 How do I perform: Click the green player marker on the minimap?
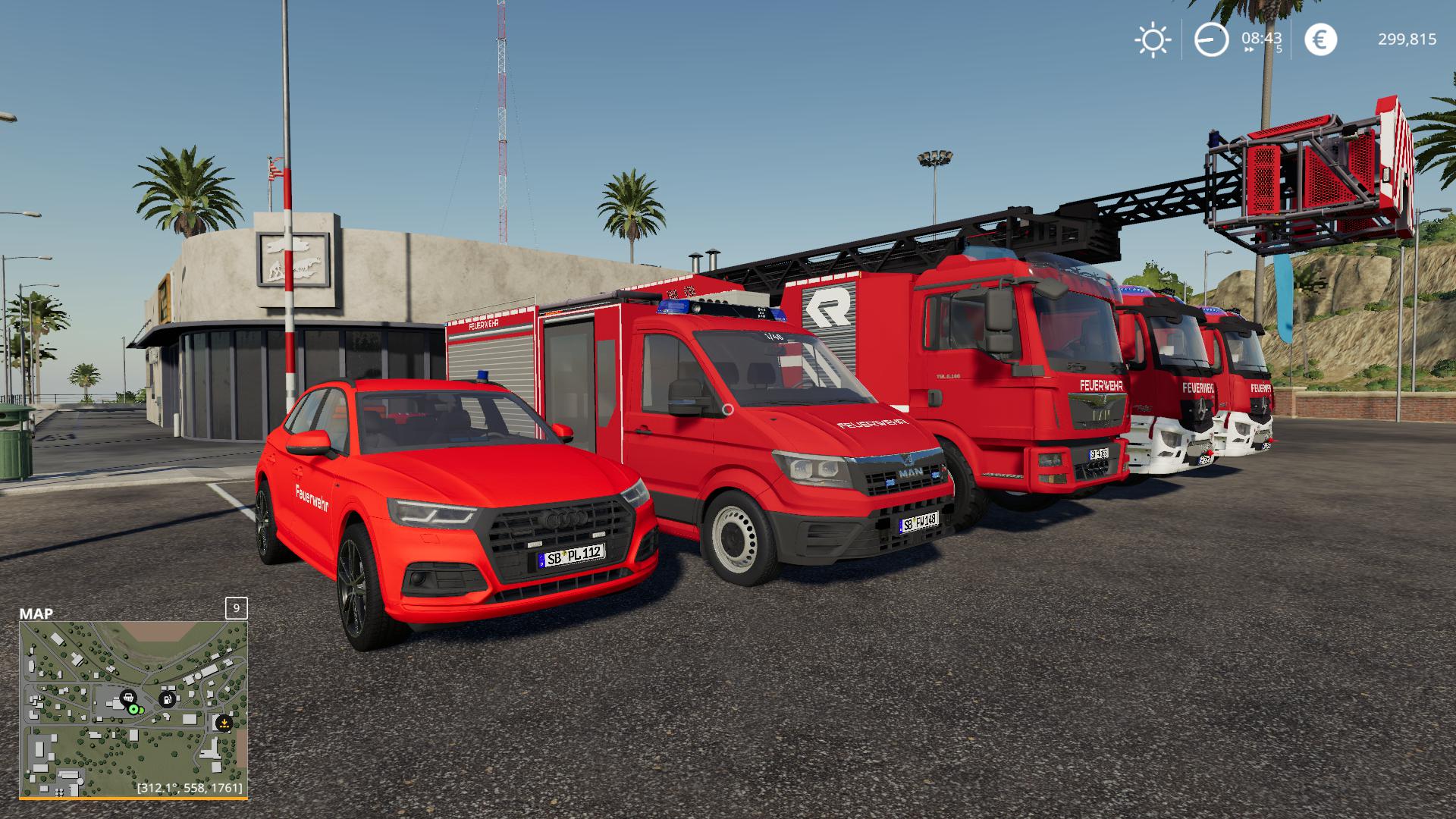pyautogui.click(x=133, y=709)
